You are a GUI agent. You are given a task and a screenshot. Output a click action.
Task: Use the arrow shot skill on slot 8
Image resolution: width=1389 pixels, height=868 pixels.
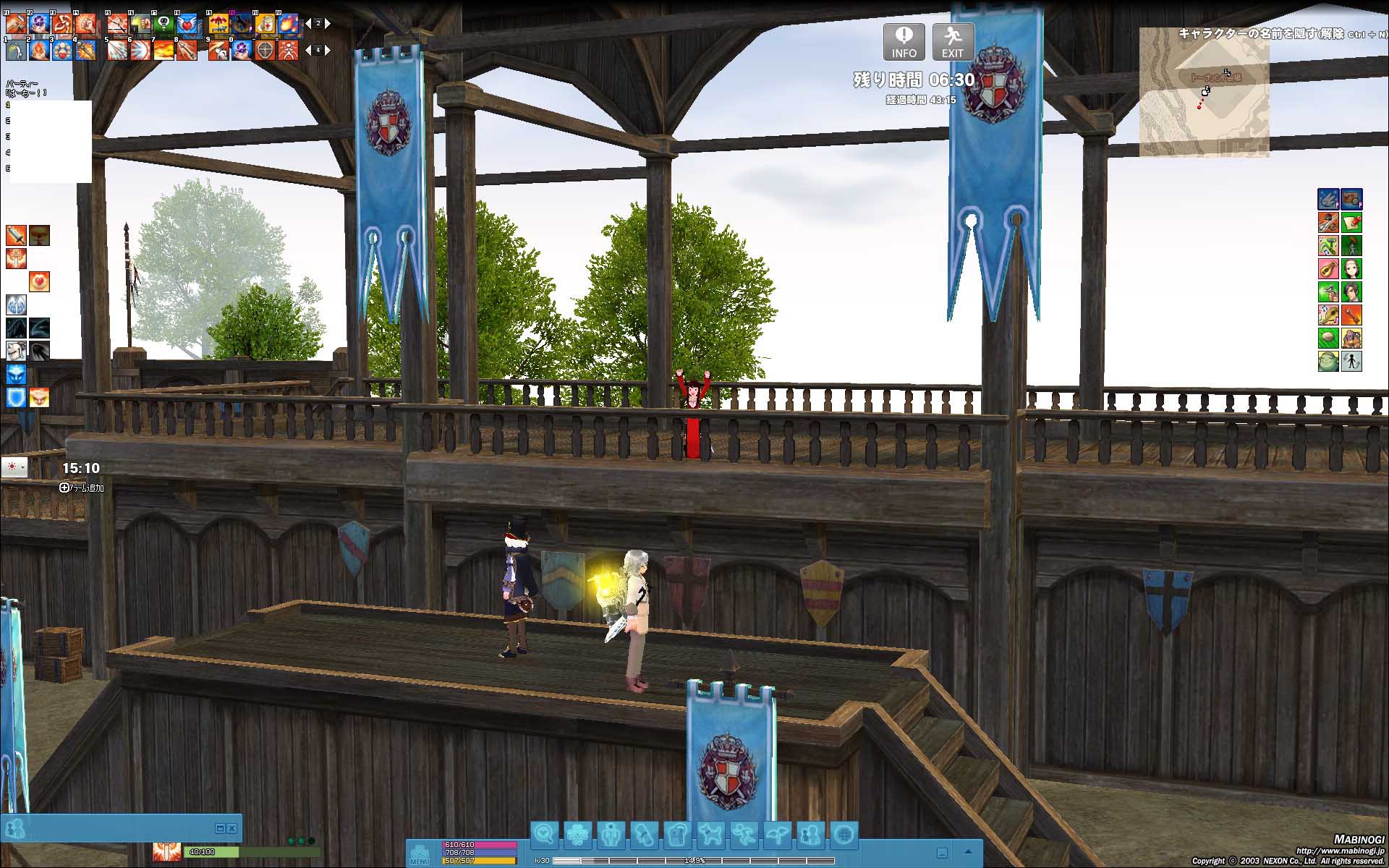pos(187,50)
